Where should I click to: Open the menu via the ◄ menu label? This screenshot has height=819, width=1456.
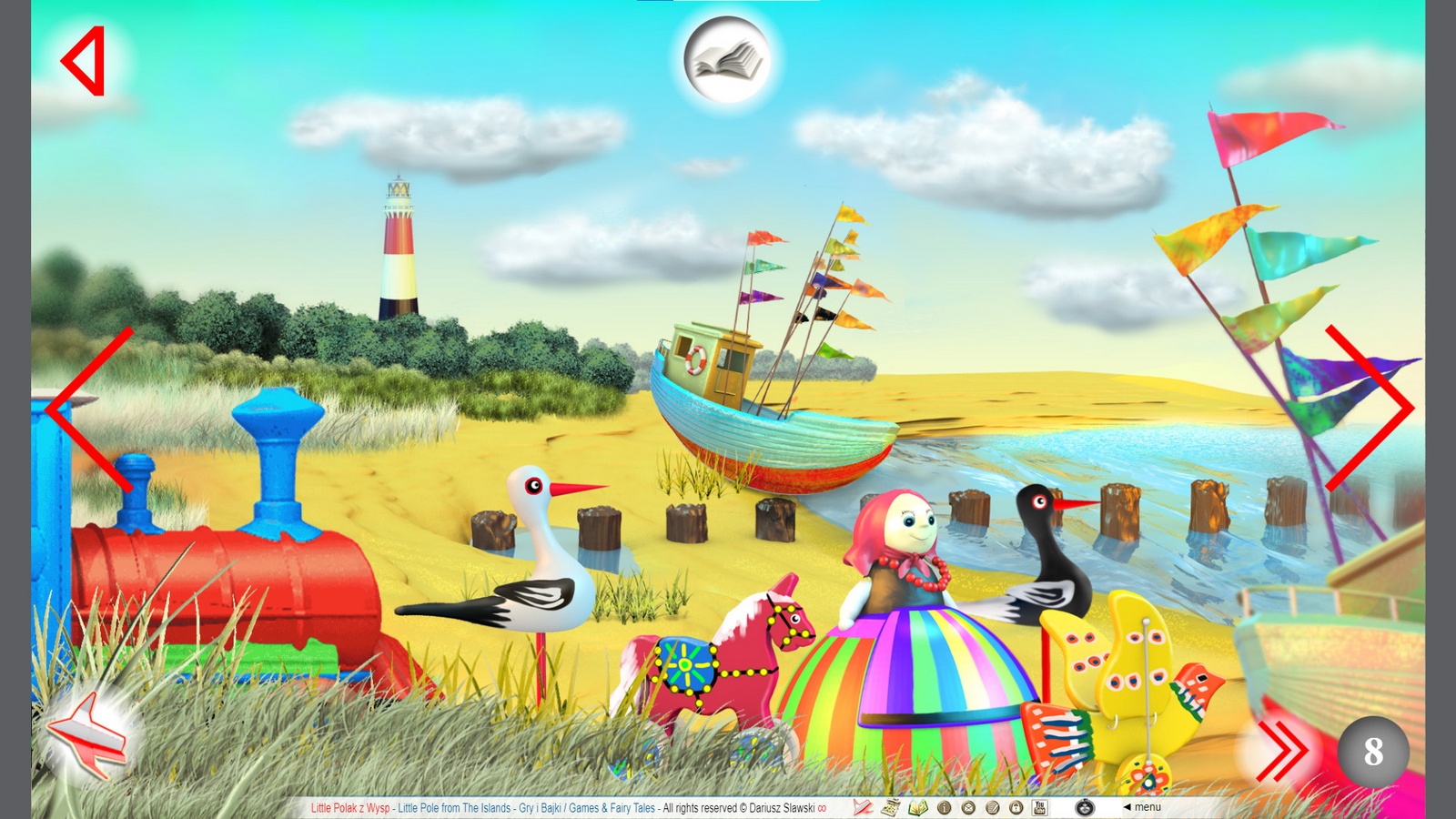pyautogui.click(x=1143, y=806)
